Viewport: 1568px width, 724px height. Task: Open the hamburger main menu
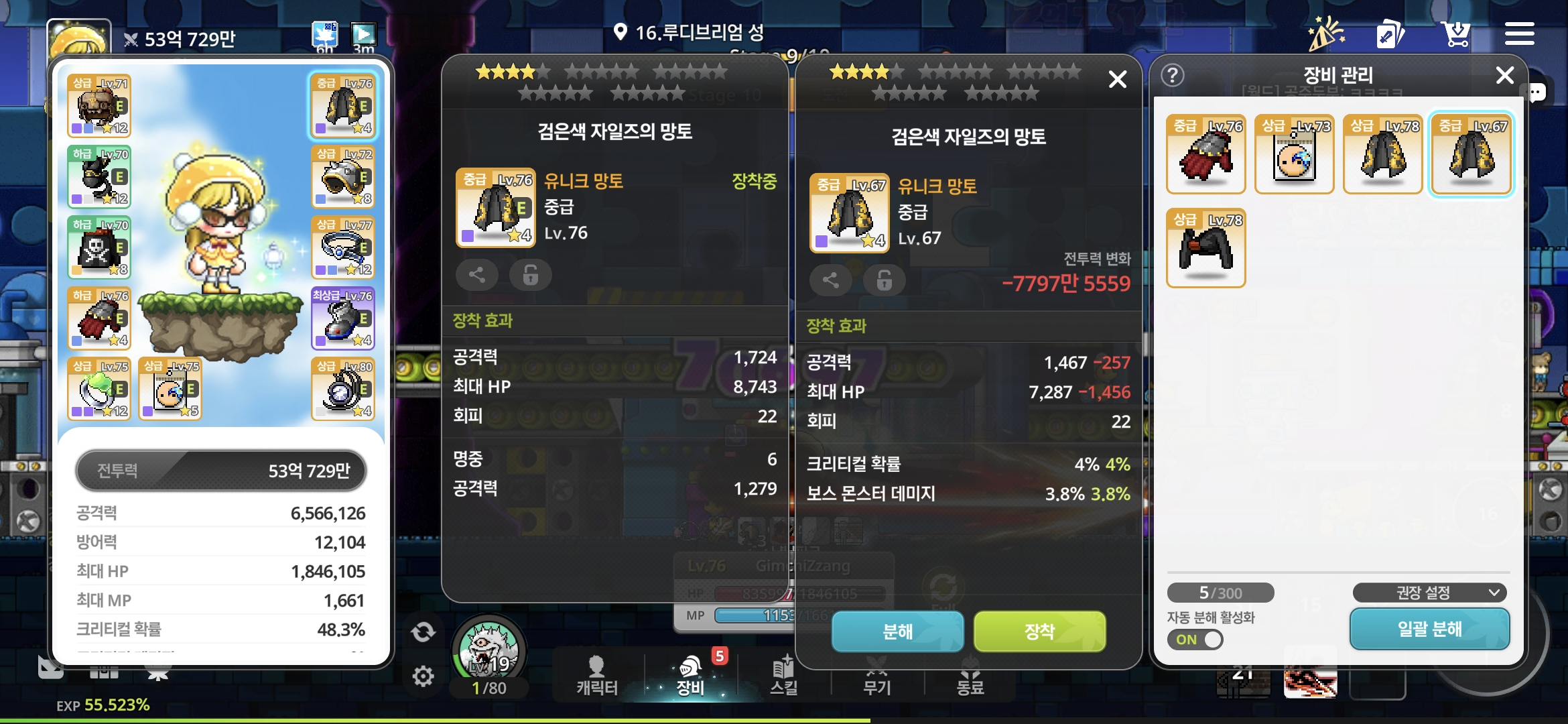(1519, 34)
